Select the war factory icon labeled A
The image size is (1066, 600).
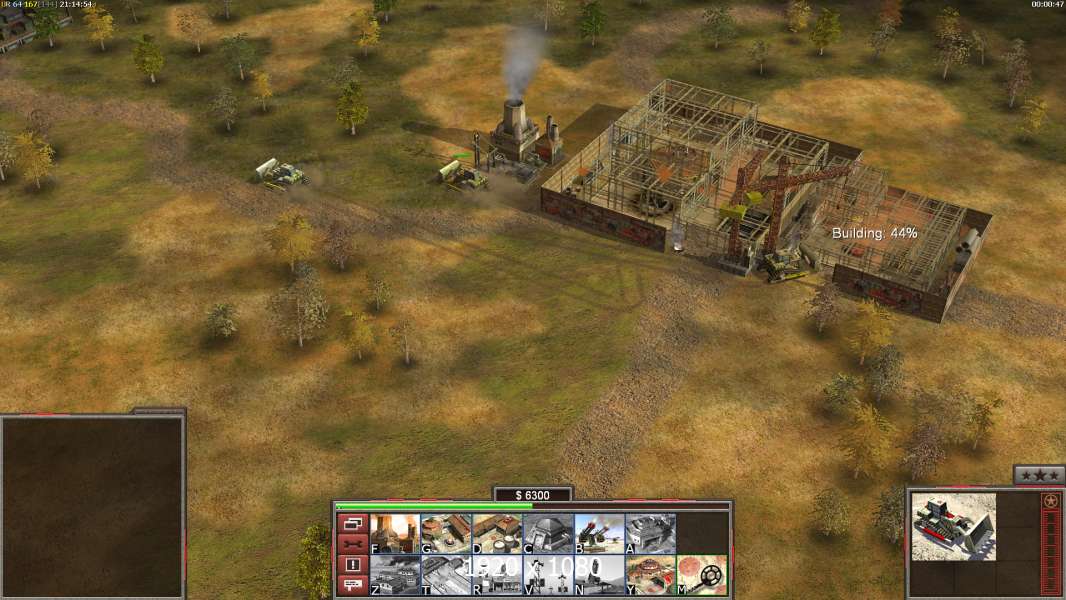point(650,533)
